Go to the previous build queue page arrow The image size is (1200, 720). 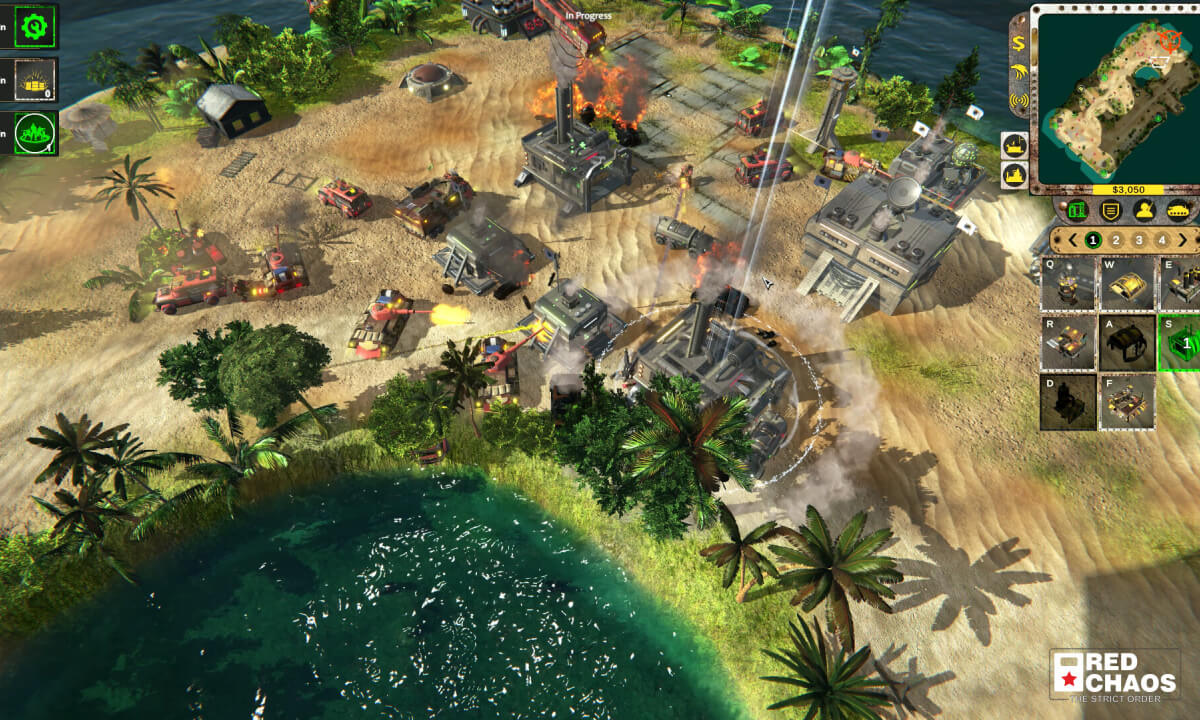tap(1070, 240)
